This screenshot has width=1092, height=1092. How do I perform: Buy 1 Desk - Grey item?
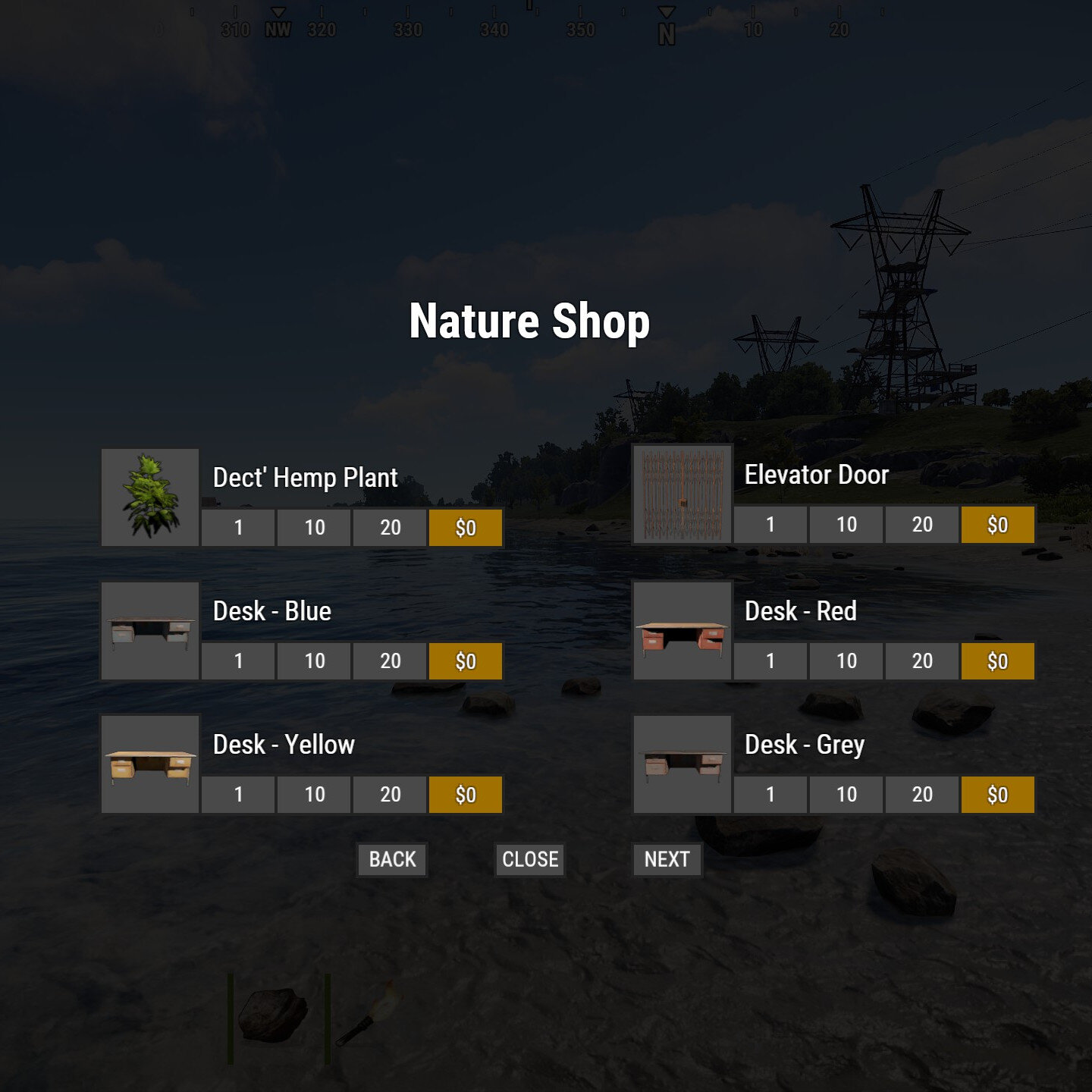click(x=769, y=795)
